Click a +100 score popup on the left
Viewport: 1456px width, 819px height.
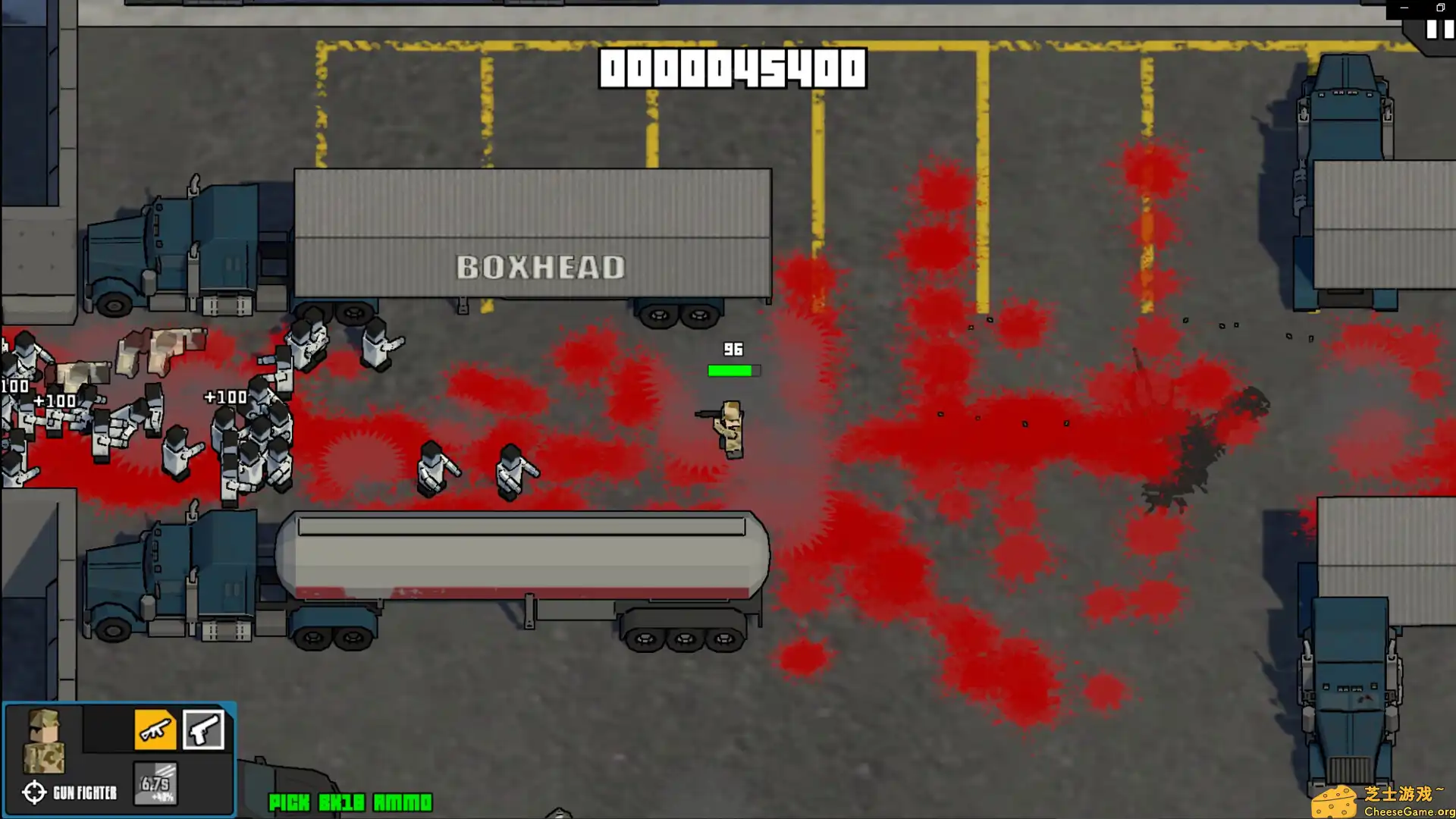tap(224, 396)
